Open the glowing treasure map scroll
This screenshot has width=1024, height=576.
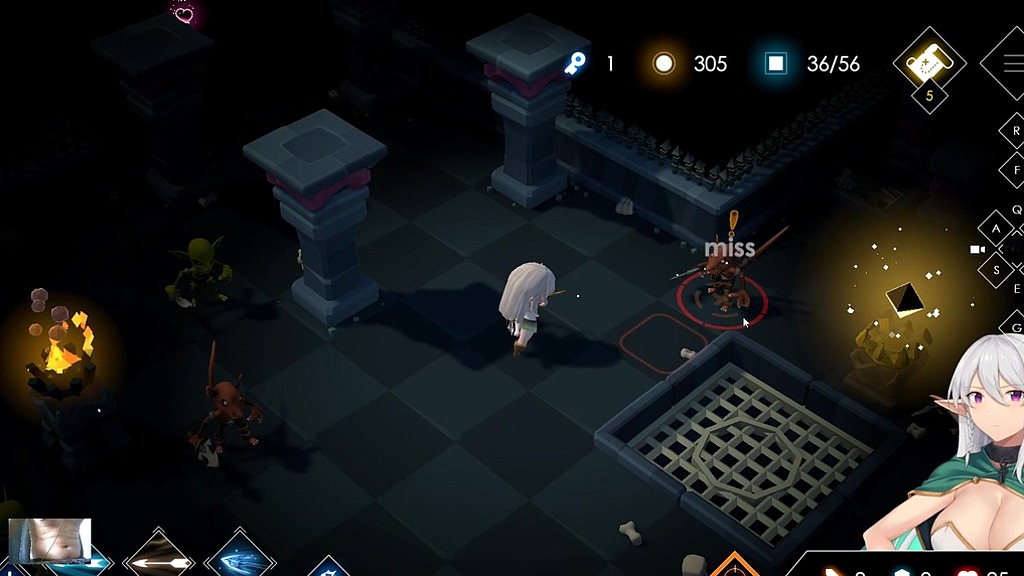coord(928,62)
